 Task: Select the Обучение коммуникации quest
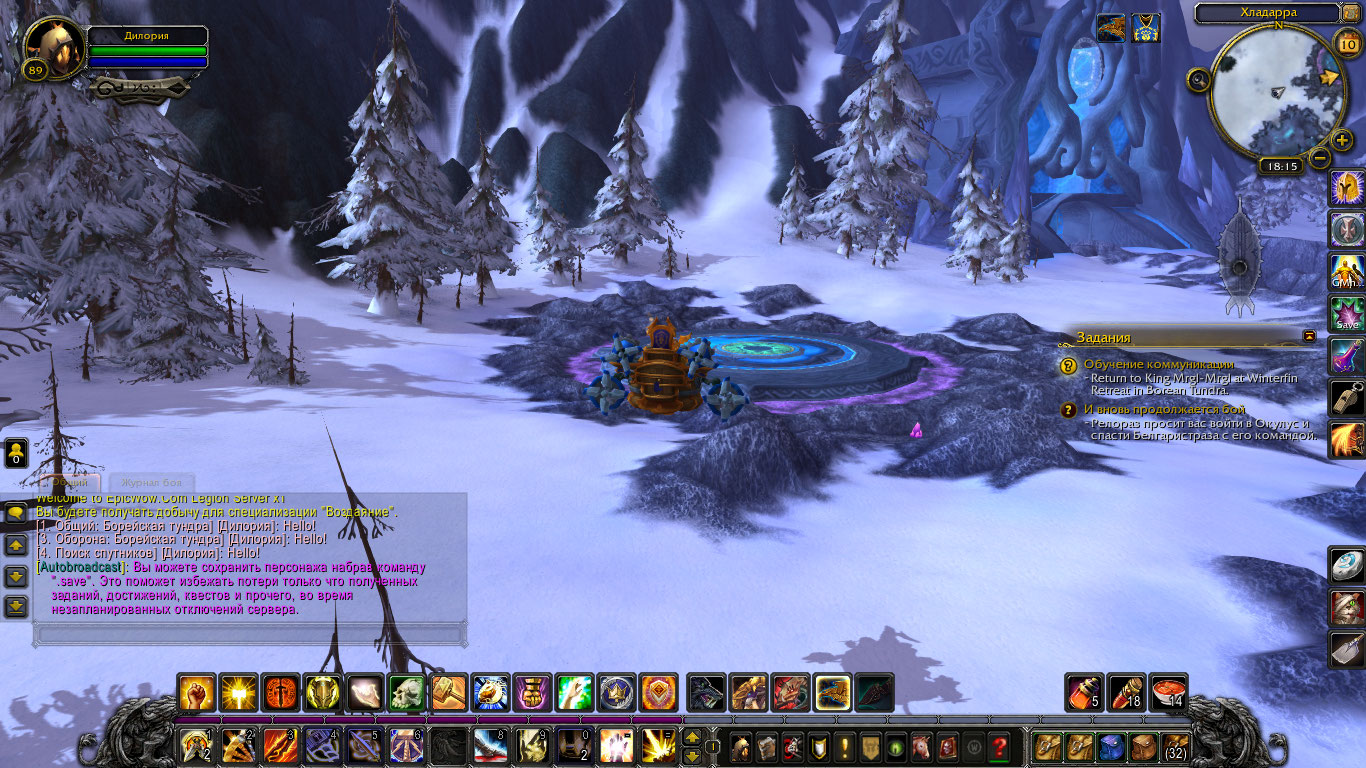tap(1158, 365)
